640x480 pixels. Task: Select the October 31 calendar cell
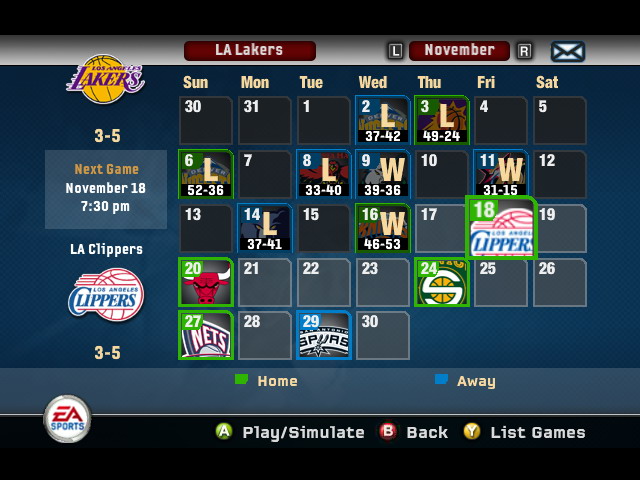click(x=265, y=121)
